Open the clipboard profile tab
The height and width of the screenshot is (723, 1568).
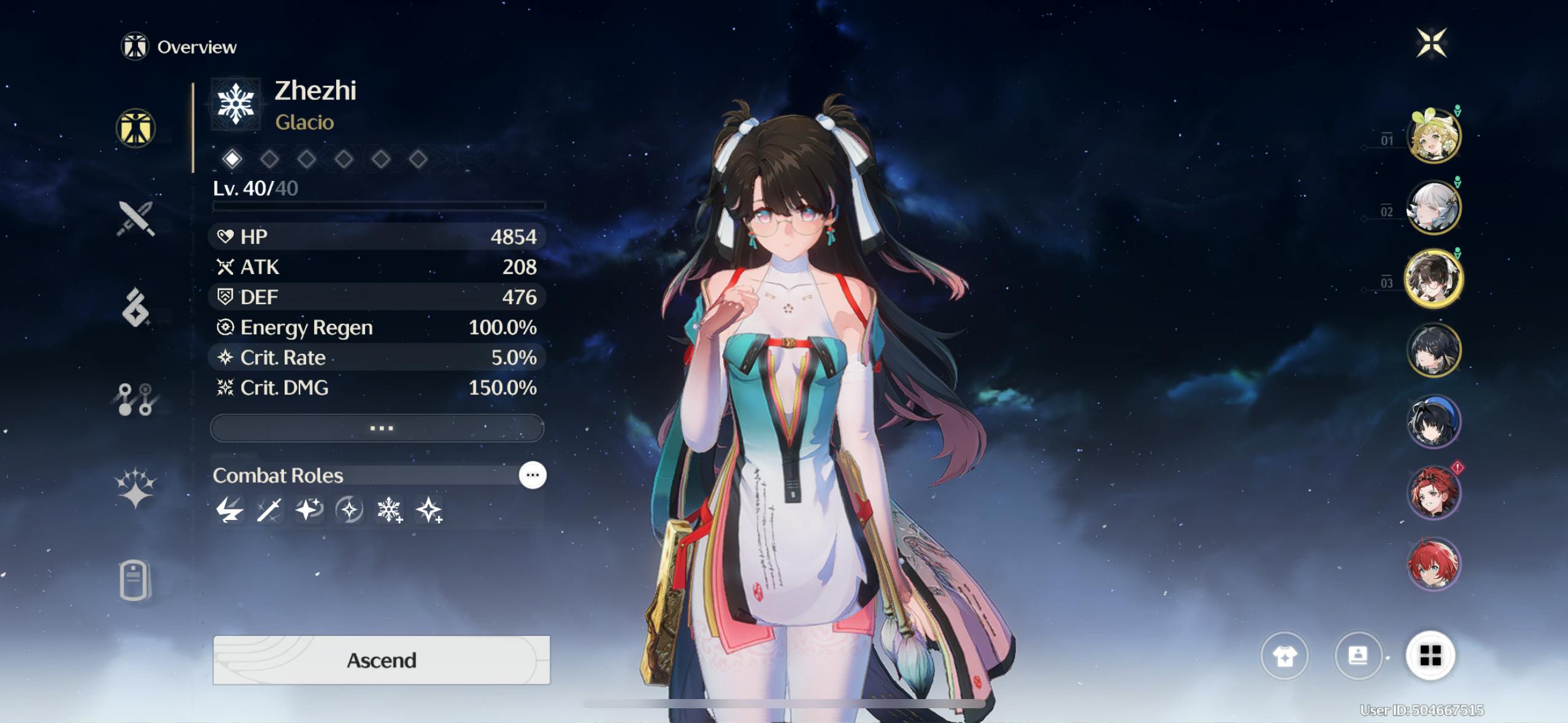point(134,580)
